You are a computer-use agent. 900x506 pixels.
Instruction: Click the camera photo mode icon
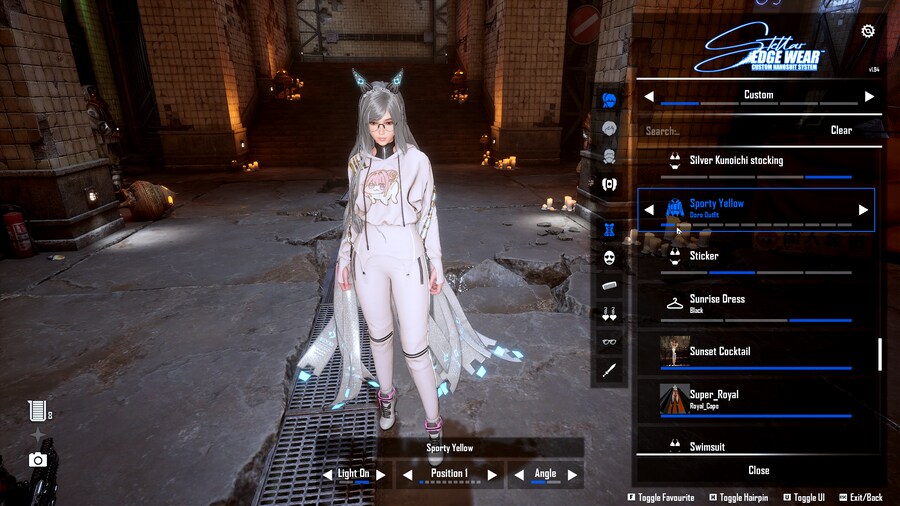click(38, 460)
